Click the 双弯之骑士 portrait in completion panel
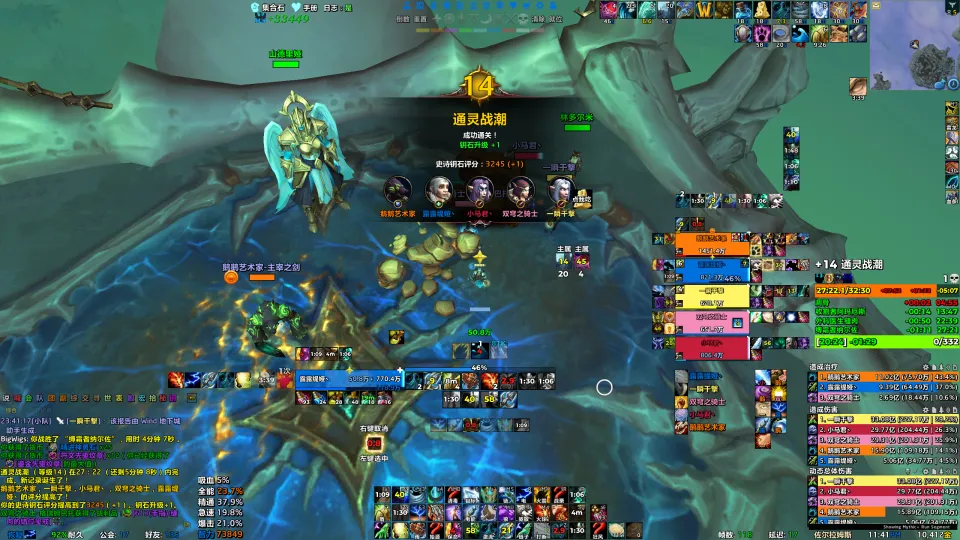 point(520,190)
